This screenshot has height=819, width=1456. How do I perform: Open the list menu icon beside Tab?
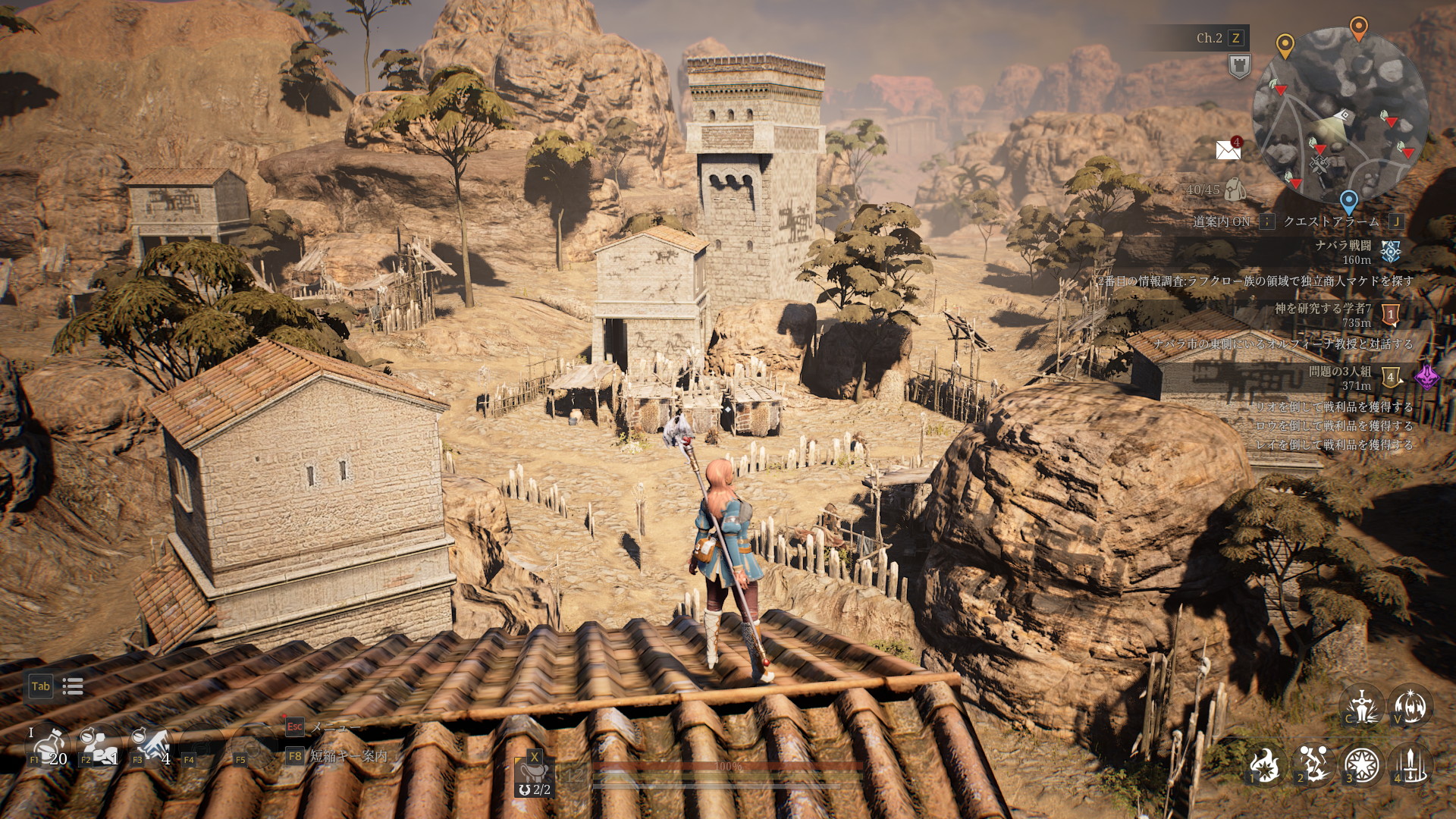(73, 687)
